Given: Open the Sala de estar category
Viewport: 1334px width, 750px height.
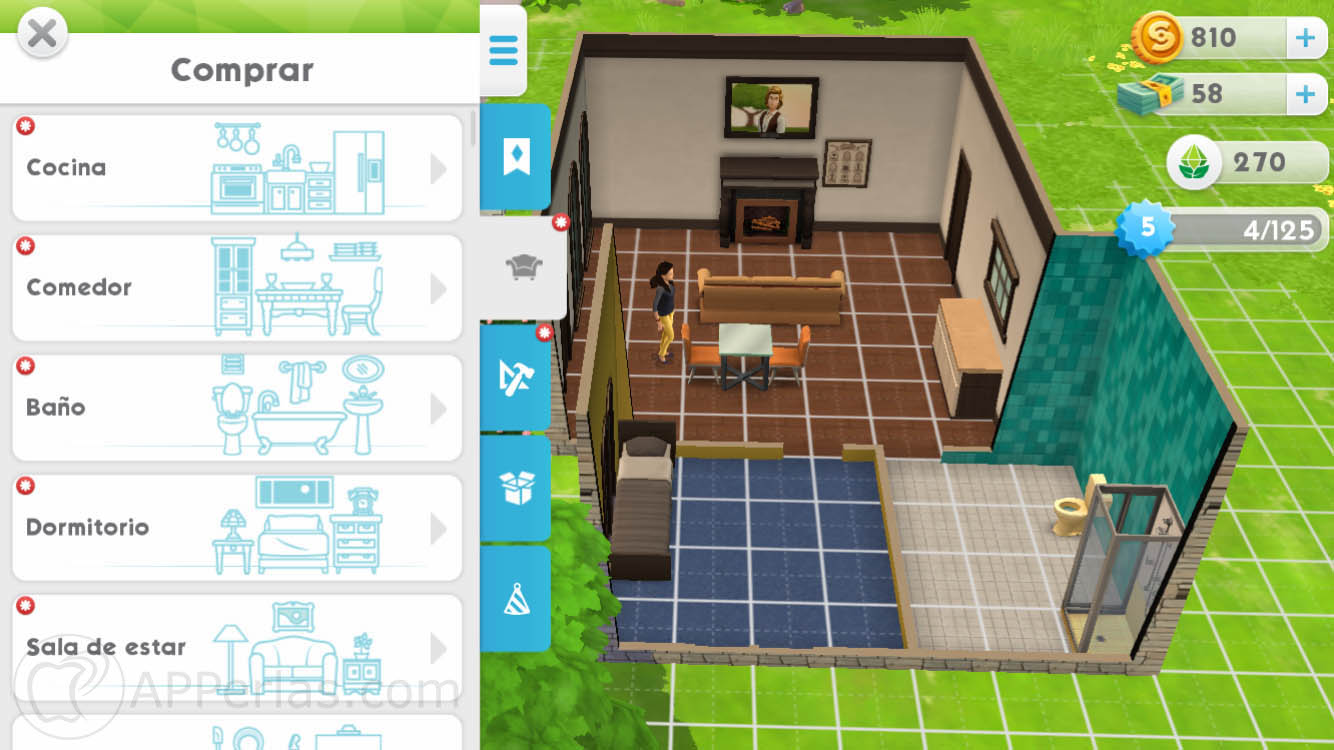Looking at the screenshot, I should click(x=237, y=648).
